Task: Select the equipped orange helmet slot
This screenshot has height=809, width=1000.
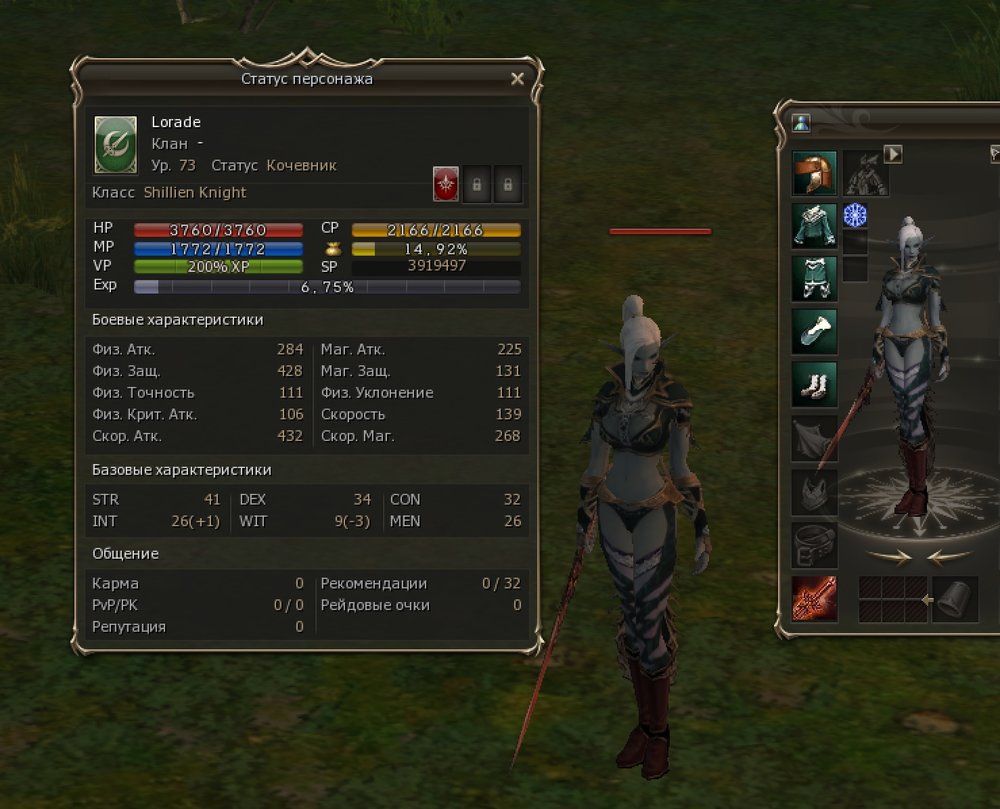Action: tap(814, 173)
